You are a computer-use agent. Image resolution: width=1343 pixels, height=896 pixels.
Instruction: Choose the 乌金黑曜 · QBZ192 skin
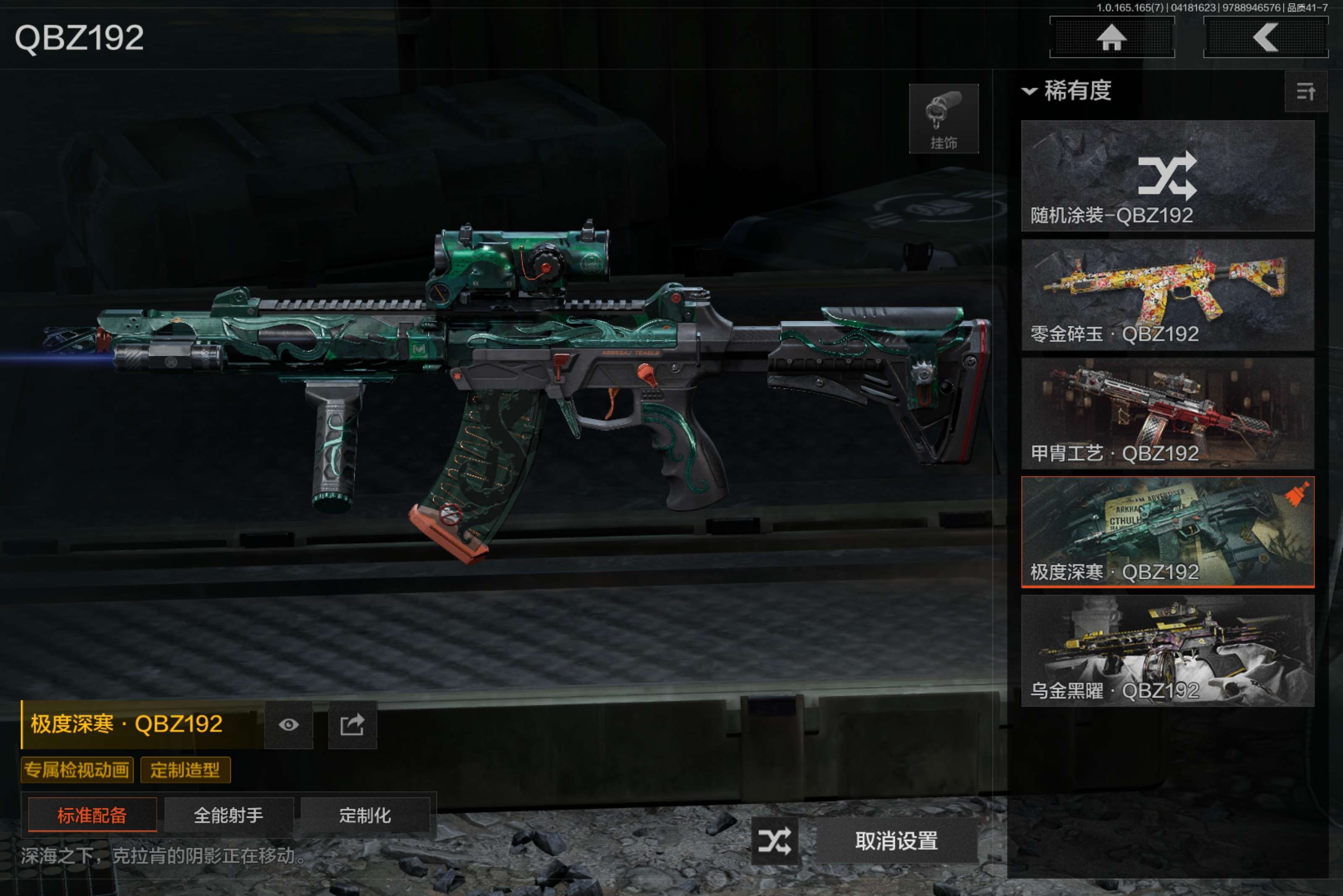pyautogui.click(x=1167, y=651)
